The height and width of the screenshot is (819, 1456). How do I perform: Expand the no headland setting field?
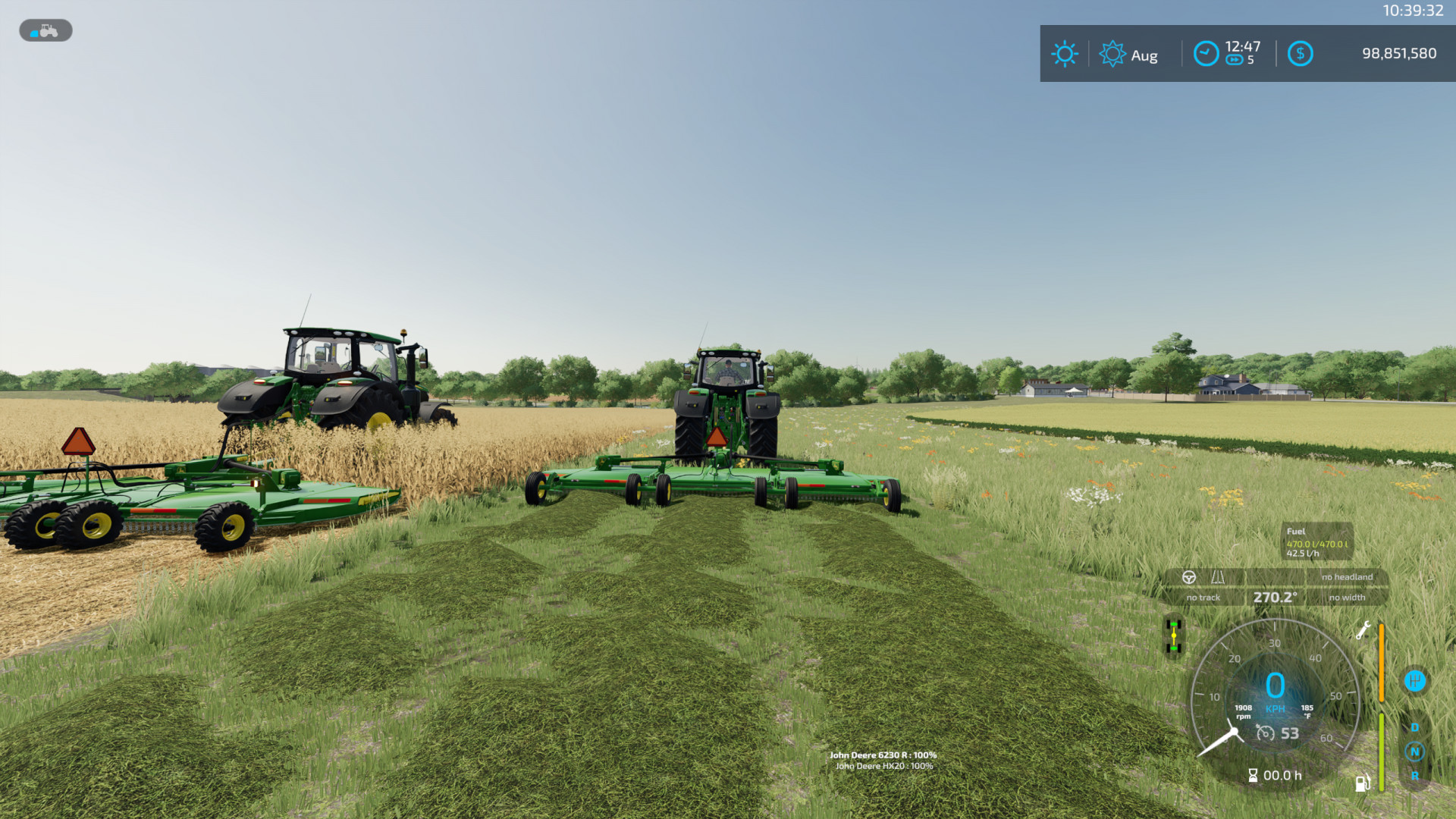(x=1348, y=577)
